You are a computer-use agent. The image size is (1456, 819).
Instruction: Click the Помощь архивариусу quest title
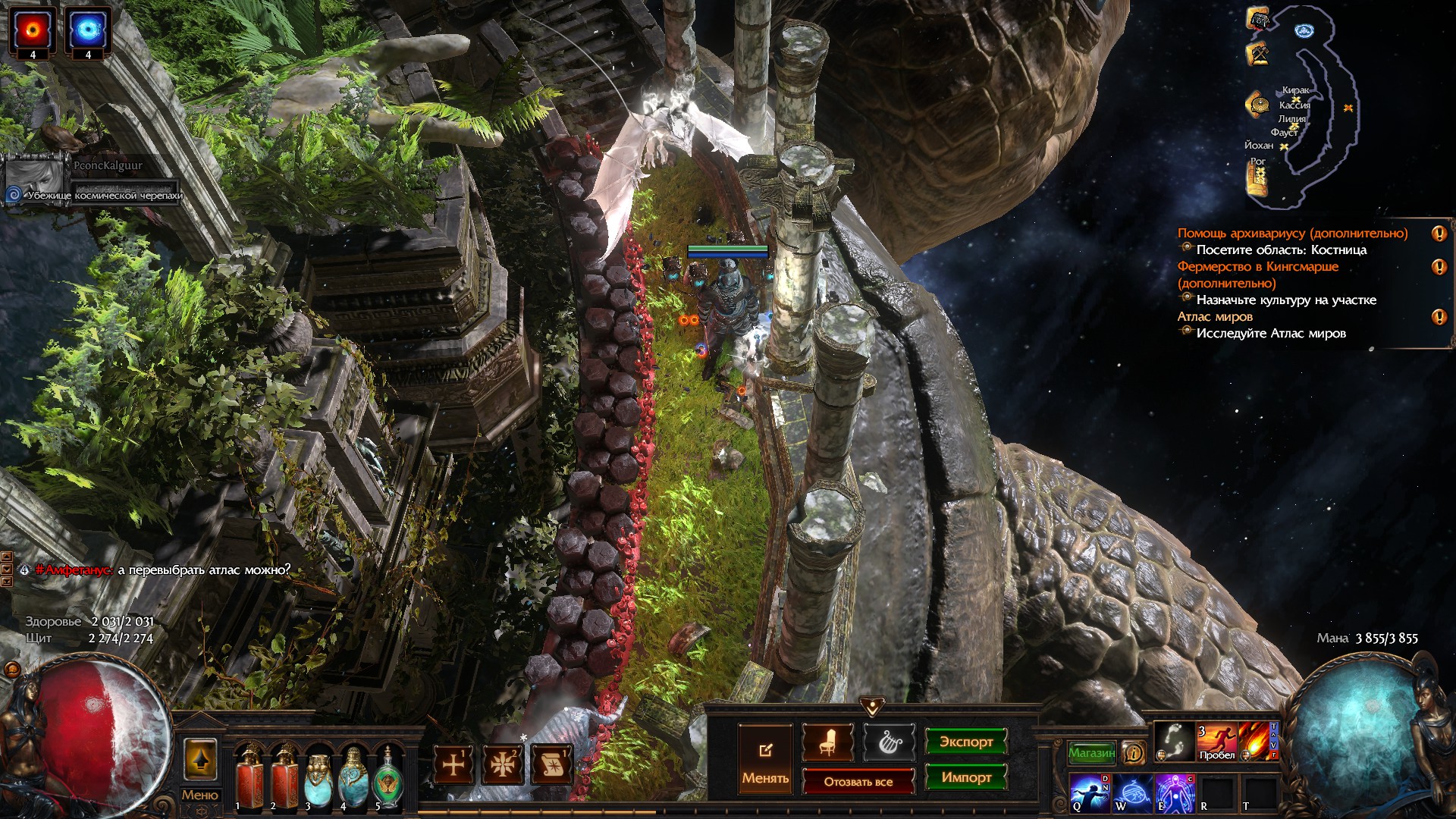pyautogui.click(x=1291, y=234)
